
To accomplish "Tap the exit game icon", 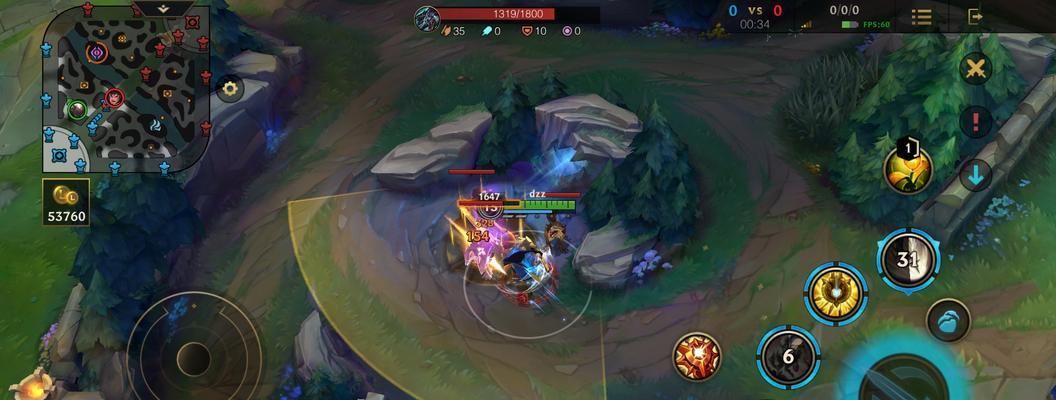I will click(975, 17).
